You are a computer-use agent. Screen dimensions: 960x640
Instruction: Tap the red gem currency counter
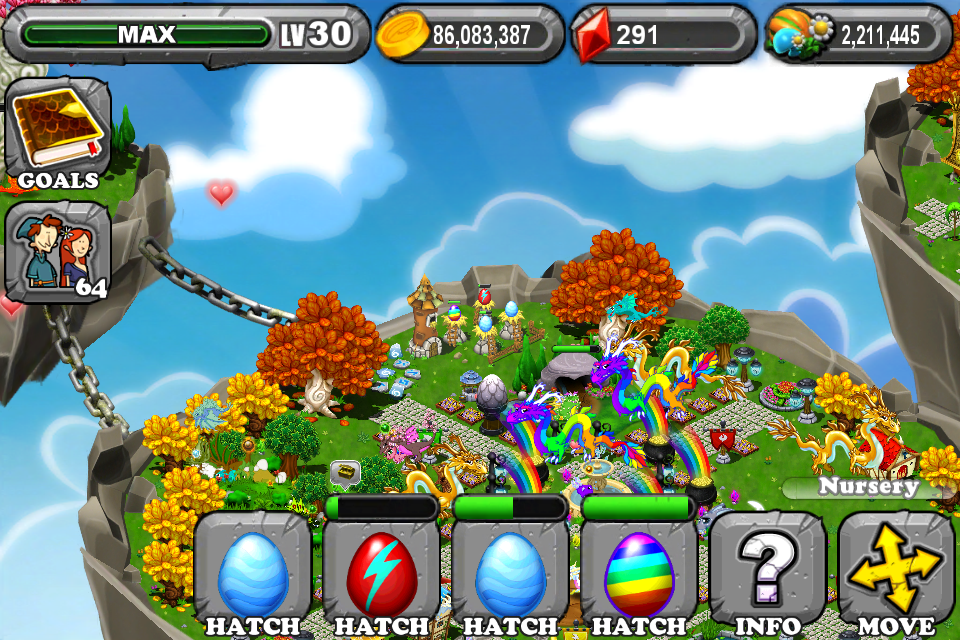pyautogui.click(x=662, y=35)
